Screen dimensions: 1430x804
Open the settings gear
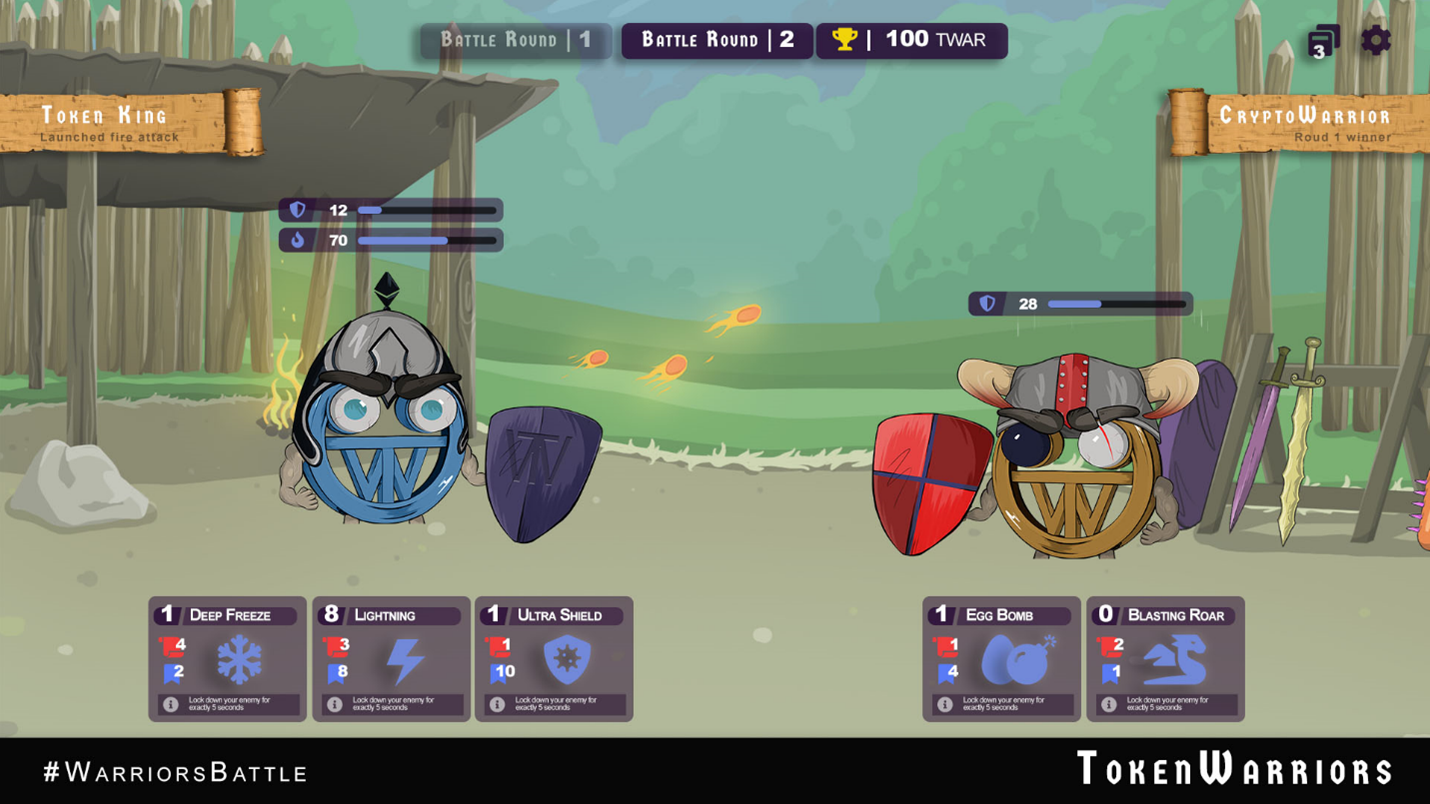[1377, 40]
